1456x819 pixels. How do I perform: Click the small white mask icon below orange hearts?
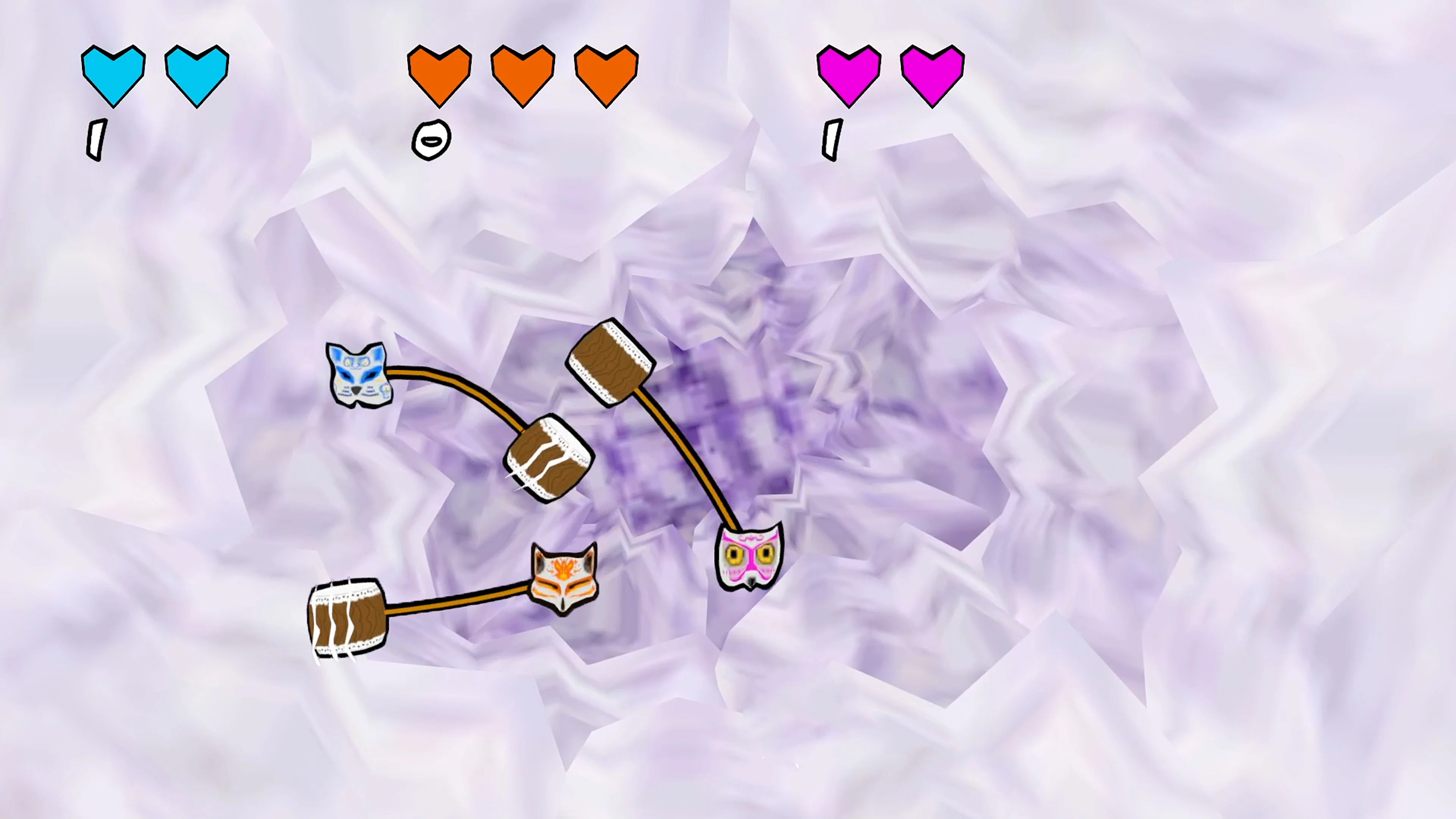pyautogui.click(x=431, y=140)
